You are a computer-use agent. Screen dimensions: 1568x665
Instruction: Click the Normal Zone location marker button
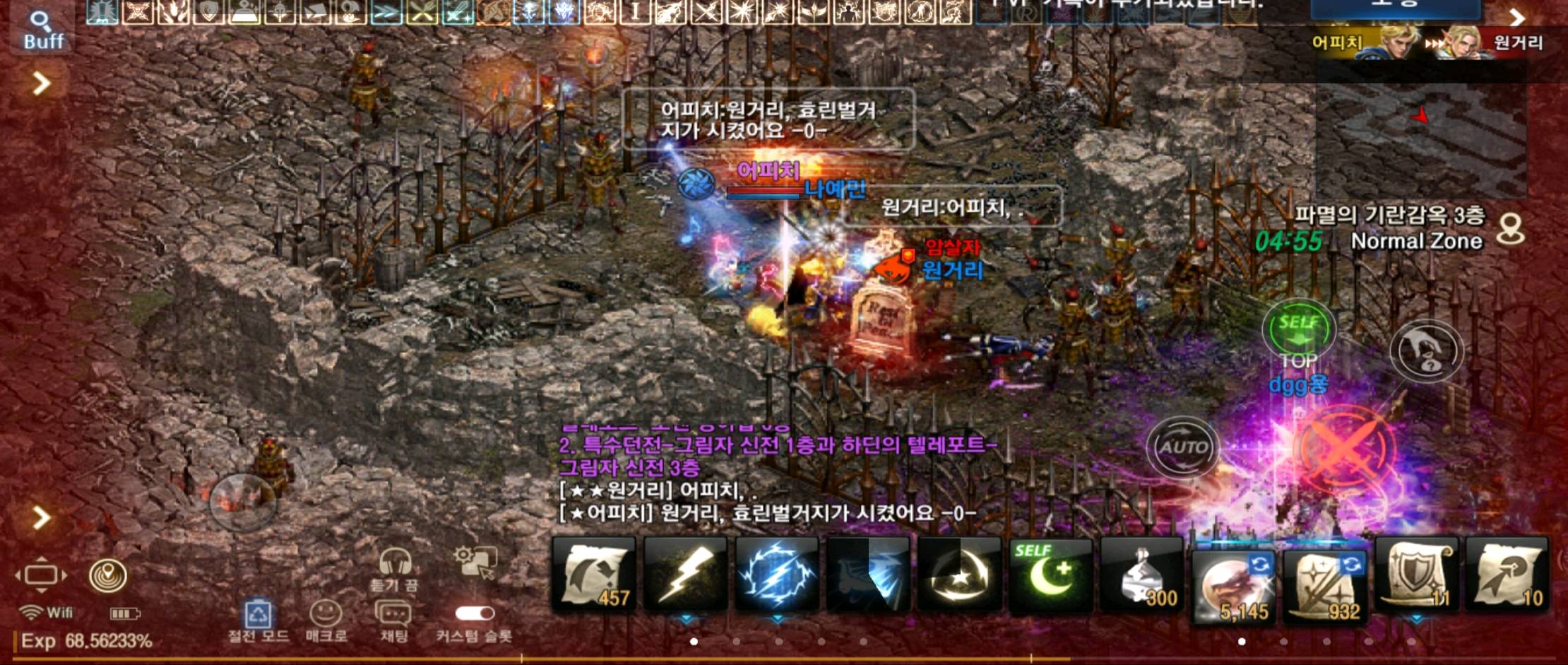coord(1511,230)
